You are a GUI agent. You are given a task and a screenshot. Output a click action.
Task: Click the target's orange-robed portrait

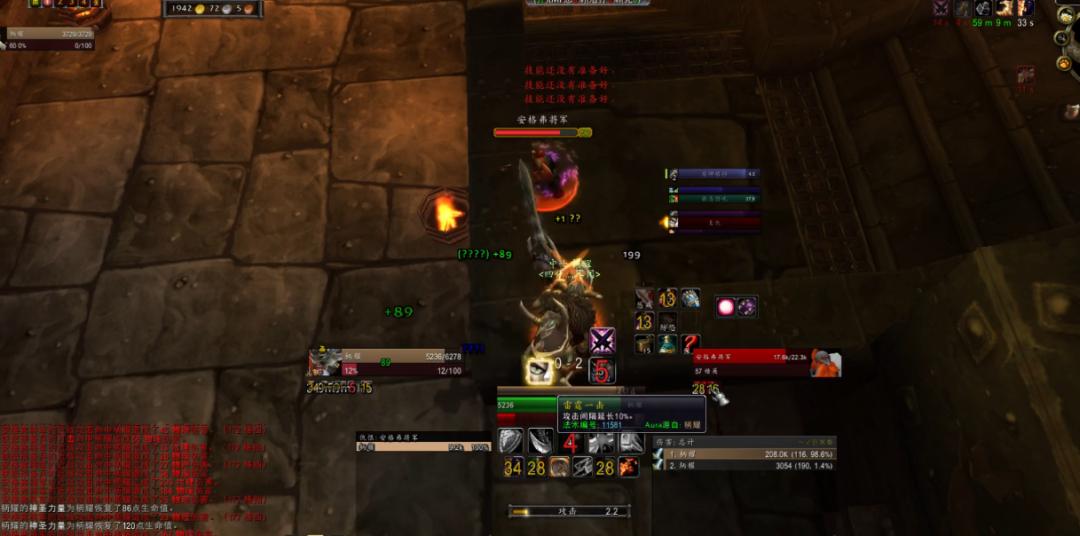tap(825, 363)
